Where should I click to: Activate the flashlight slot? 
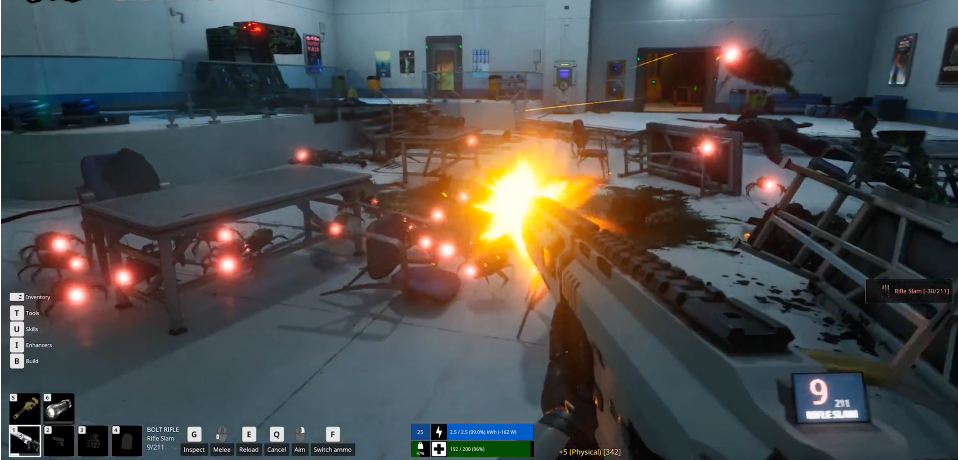(x=59, y=407)
